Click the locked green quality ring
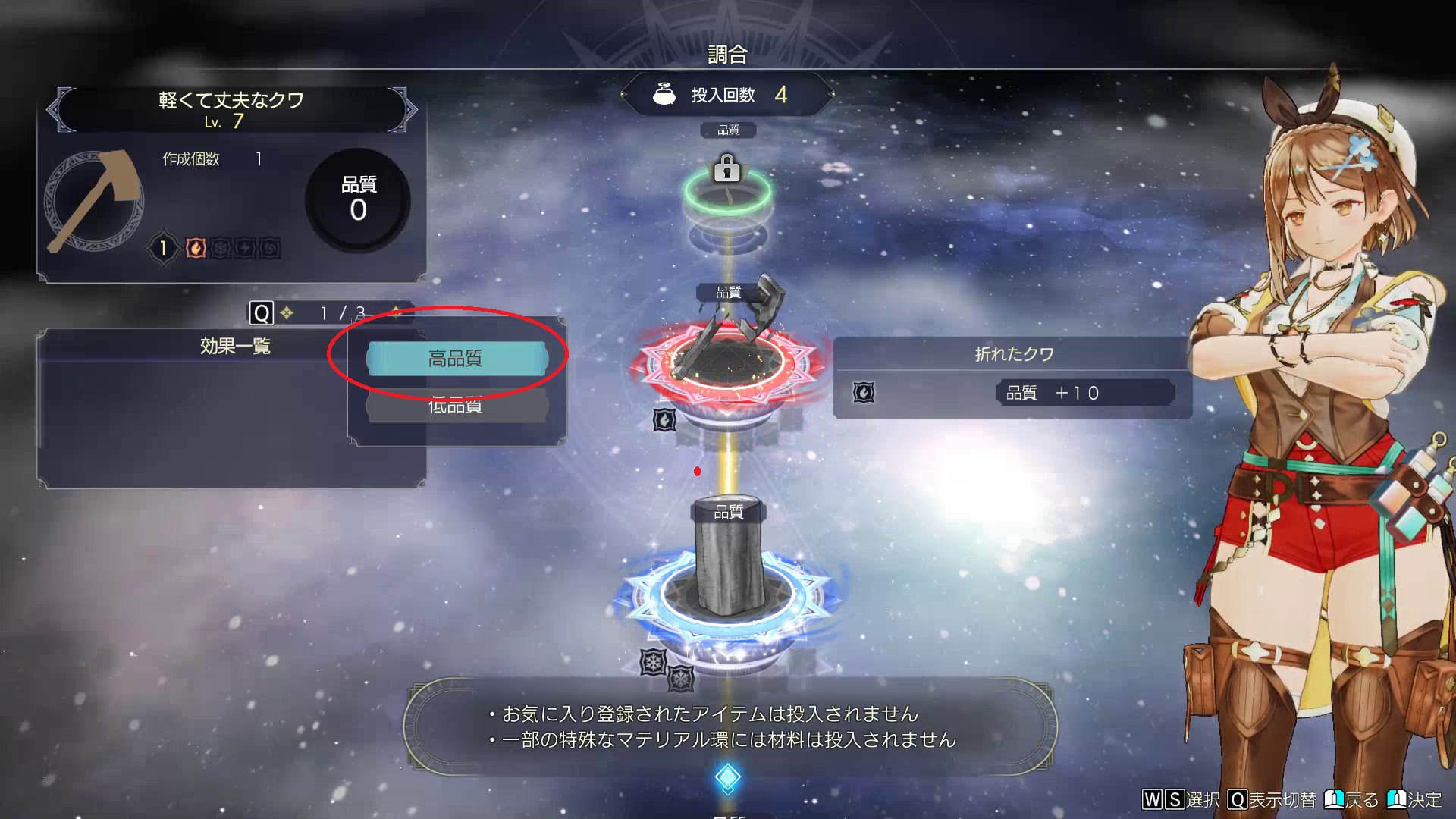This screenshot has width=1456, height=819. [726, 191]
